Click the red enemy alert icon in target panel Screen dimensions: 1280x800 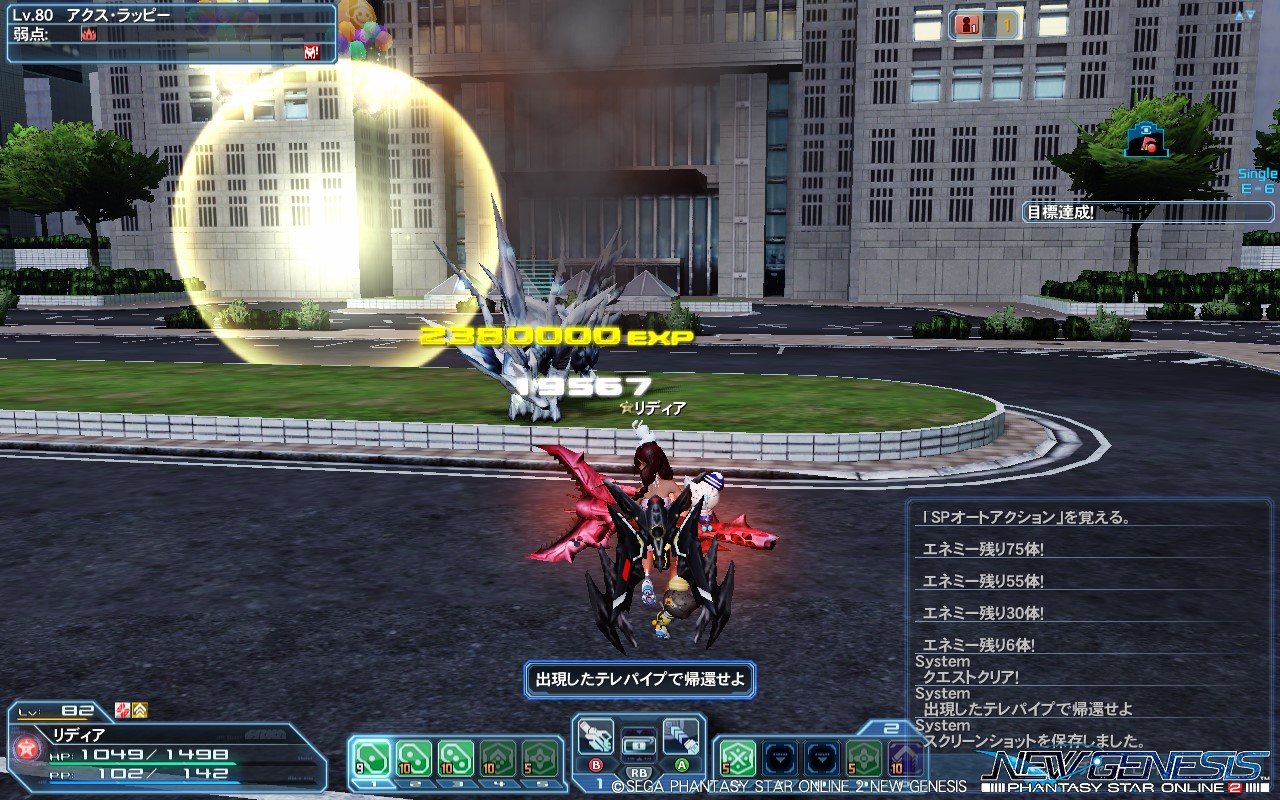pyautogui.click(x=312, y=52)
